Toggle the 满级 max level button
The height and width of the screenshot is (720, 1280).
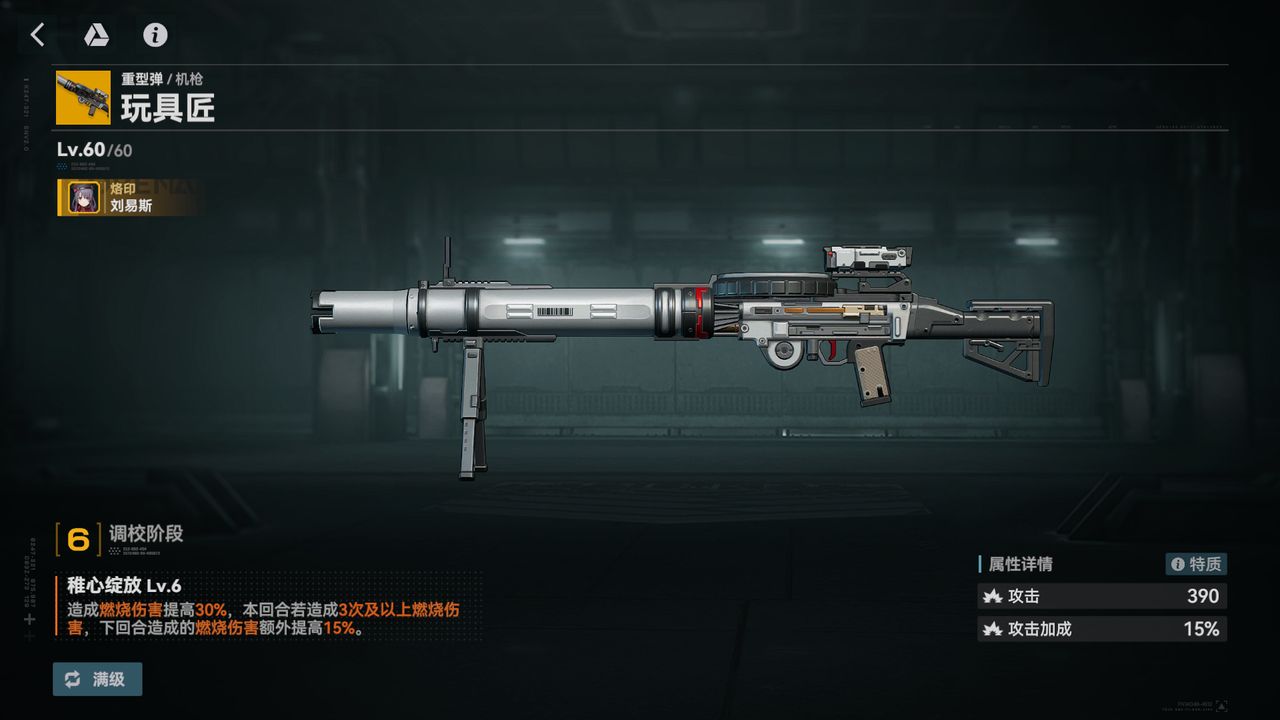[x=97, y=679]
